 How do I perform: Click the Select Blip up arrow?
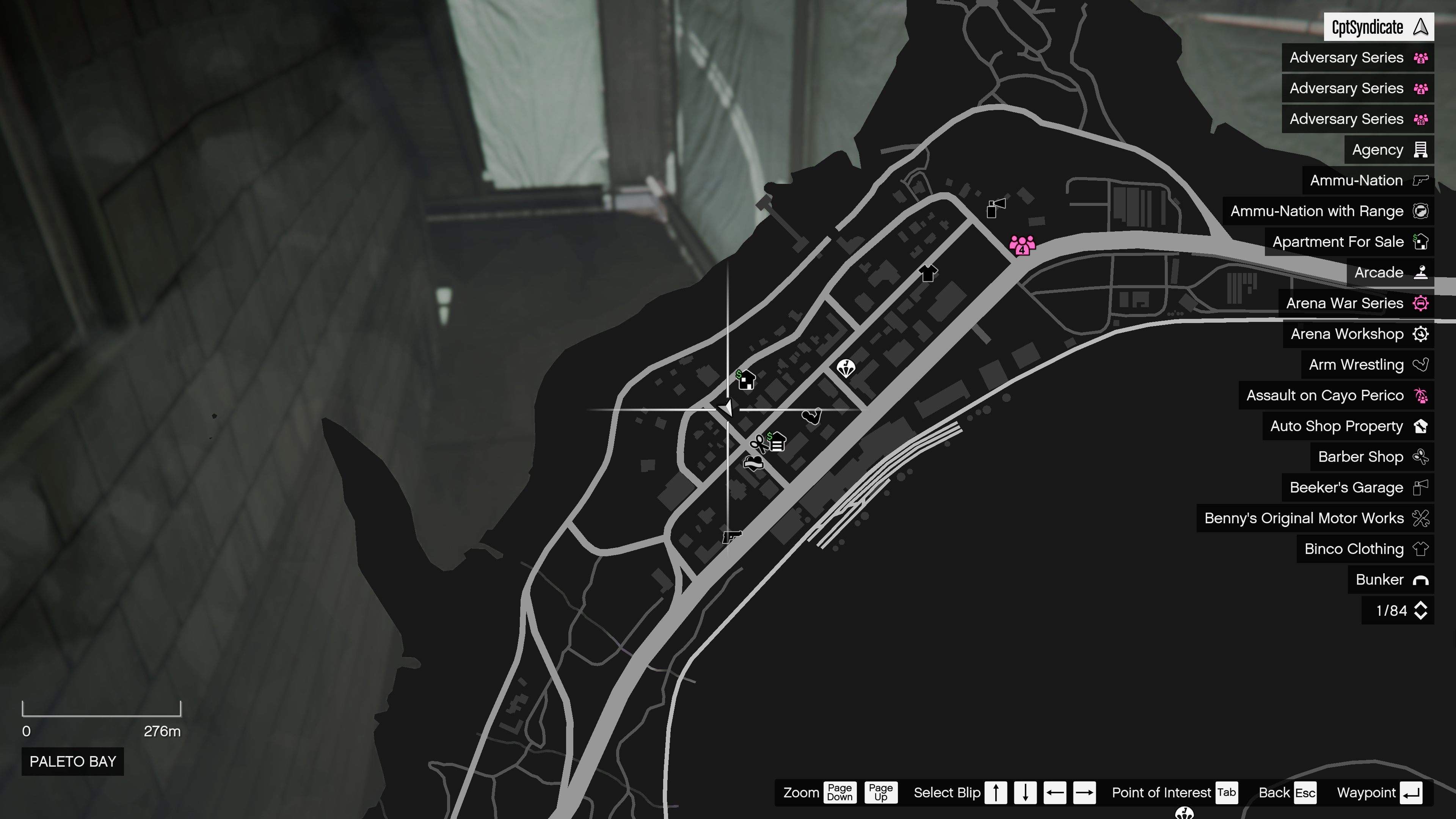point(995,792)
